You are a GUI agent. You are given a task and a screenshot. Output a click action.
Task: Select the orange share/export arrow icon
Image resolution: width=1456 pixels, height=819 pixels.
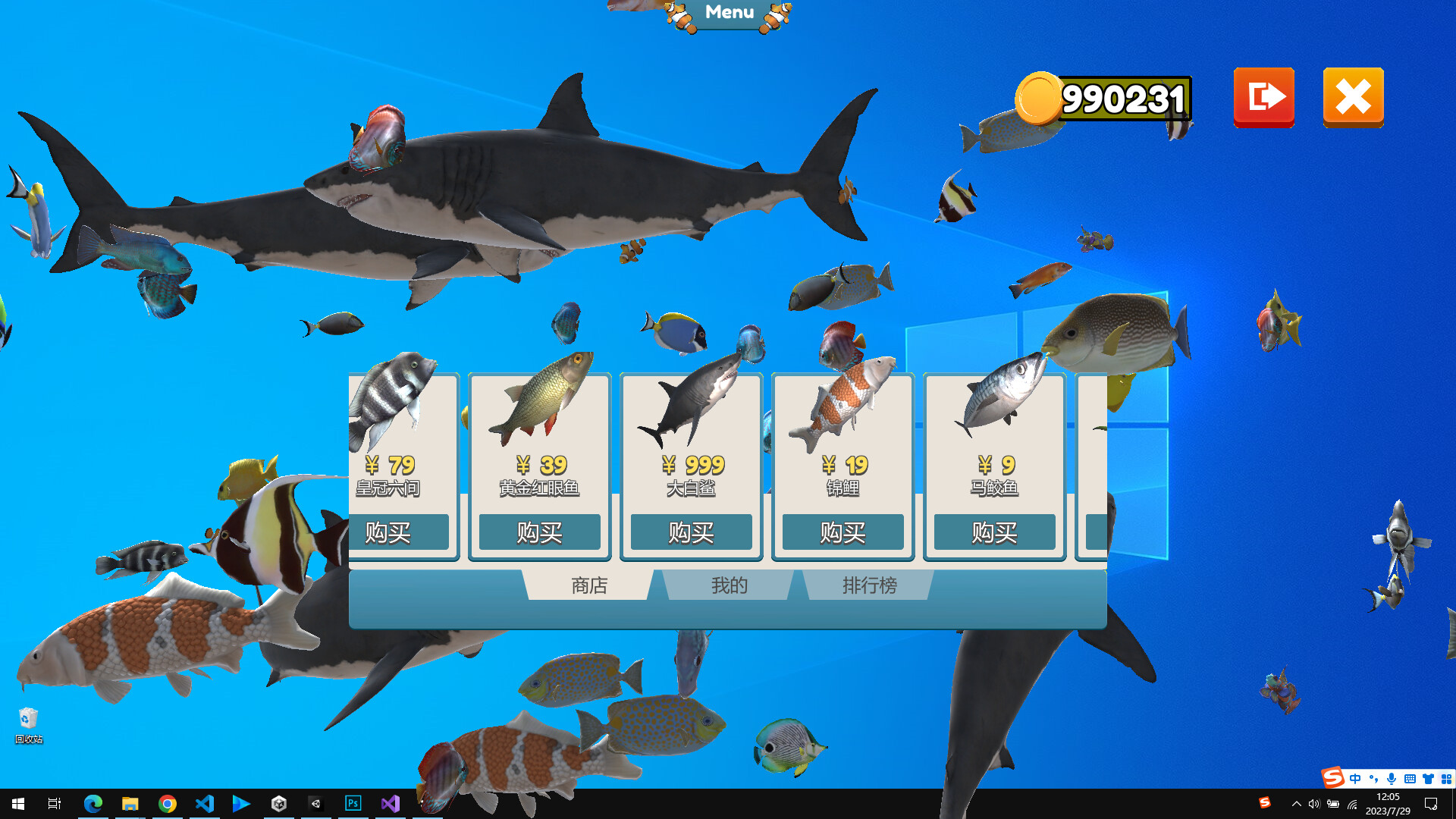pos(1263,97)
